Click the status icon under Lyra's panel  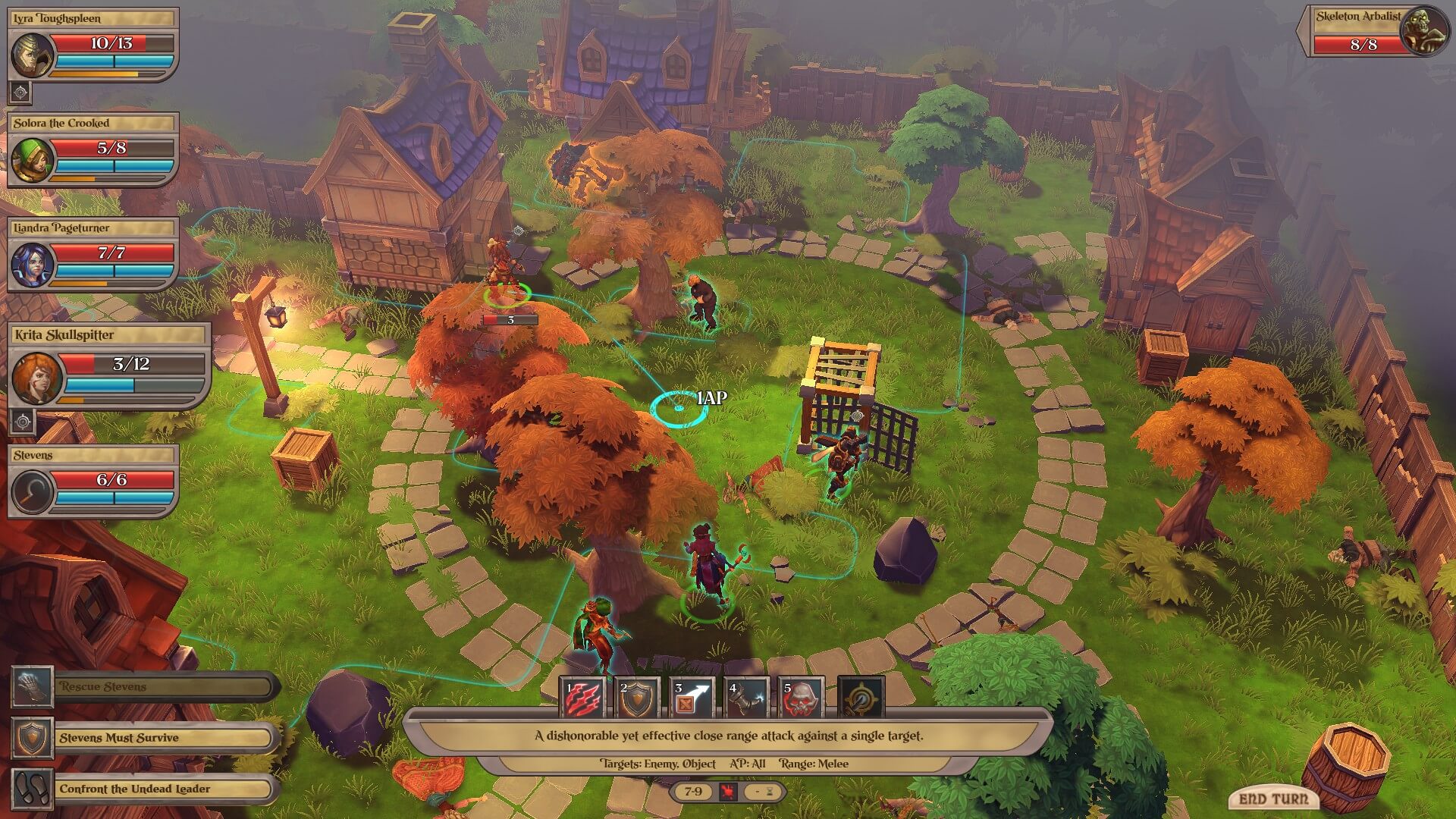tap(20, 93)
